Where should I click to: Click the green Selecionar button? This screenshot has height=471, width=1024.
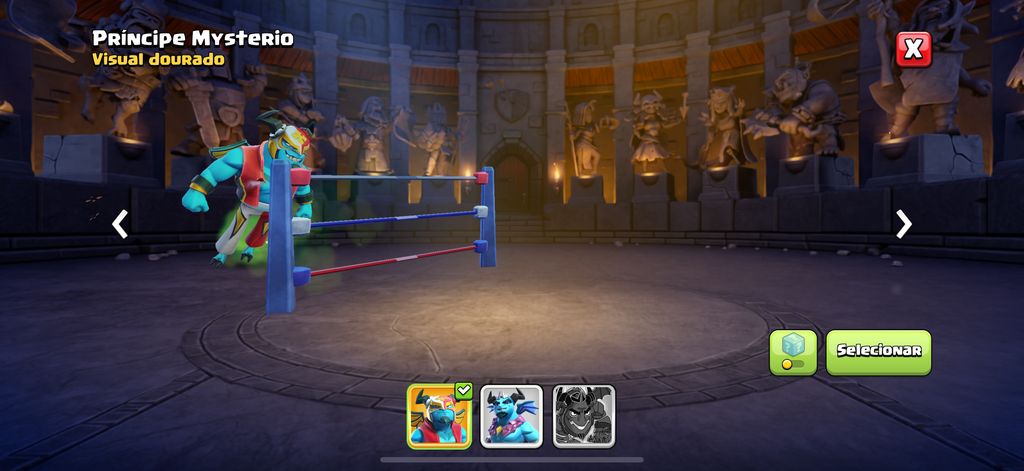(878, 352)
